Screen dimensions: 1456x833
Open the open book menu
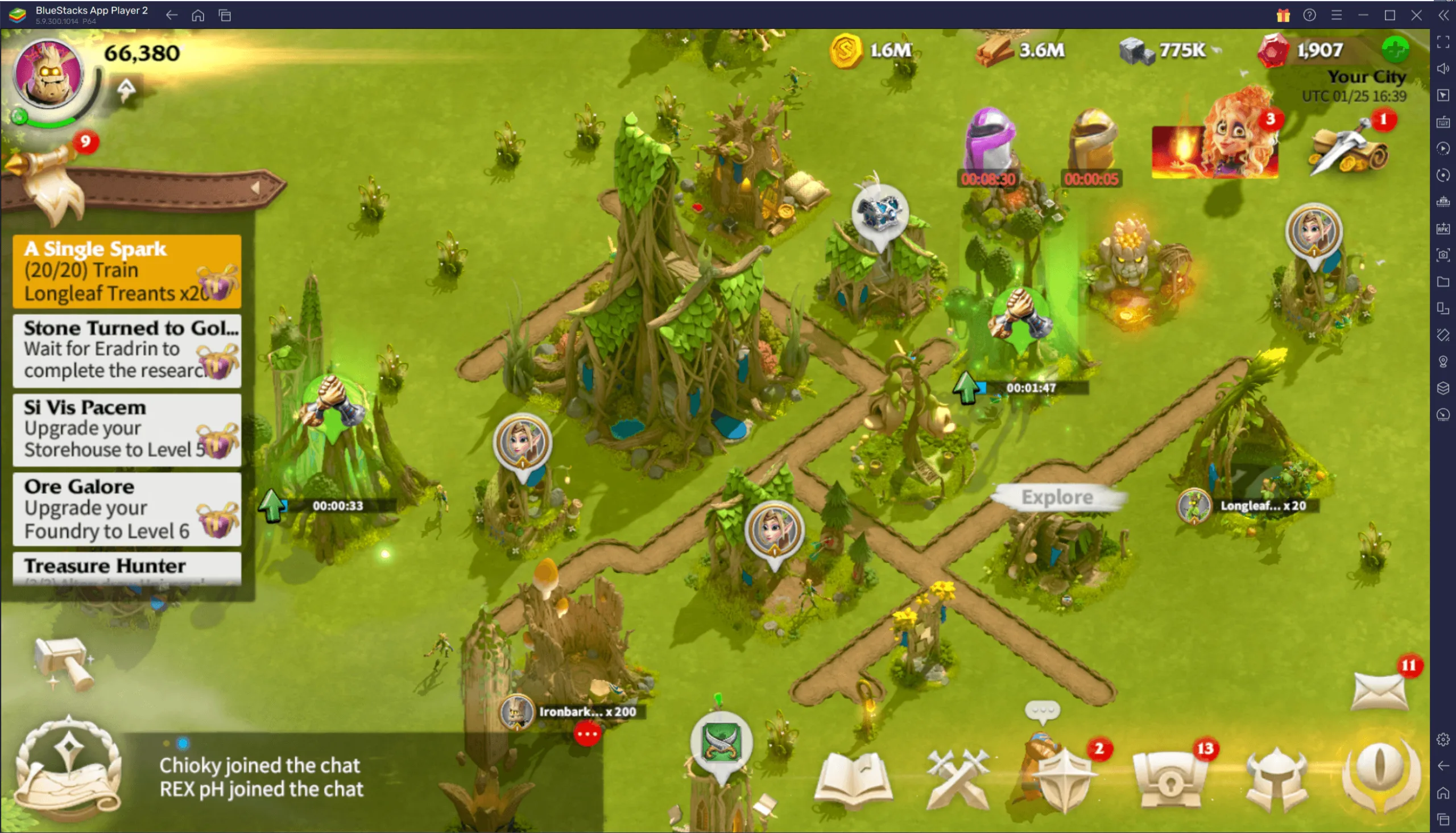pyautogui.click(x=853, y=779)
